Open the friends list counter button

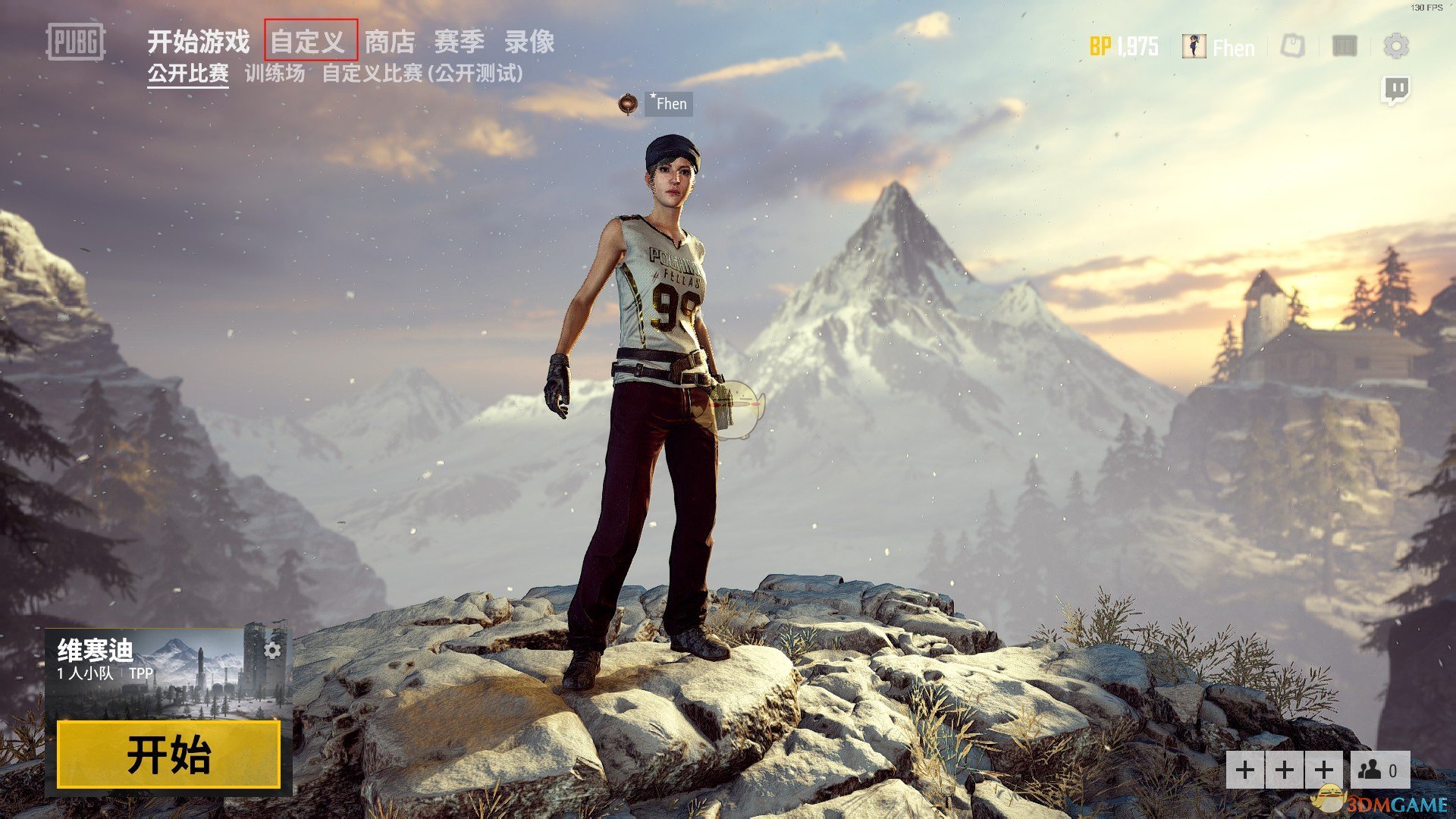click(x=1380, y=770)
